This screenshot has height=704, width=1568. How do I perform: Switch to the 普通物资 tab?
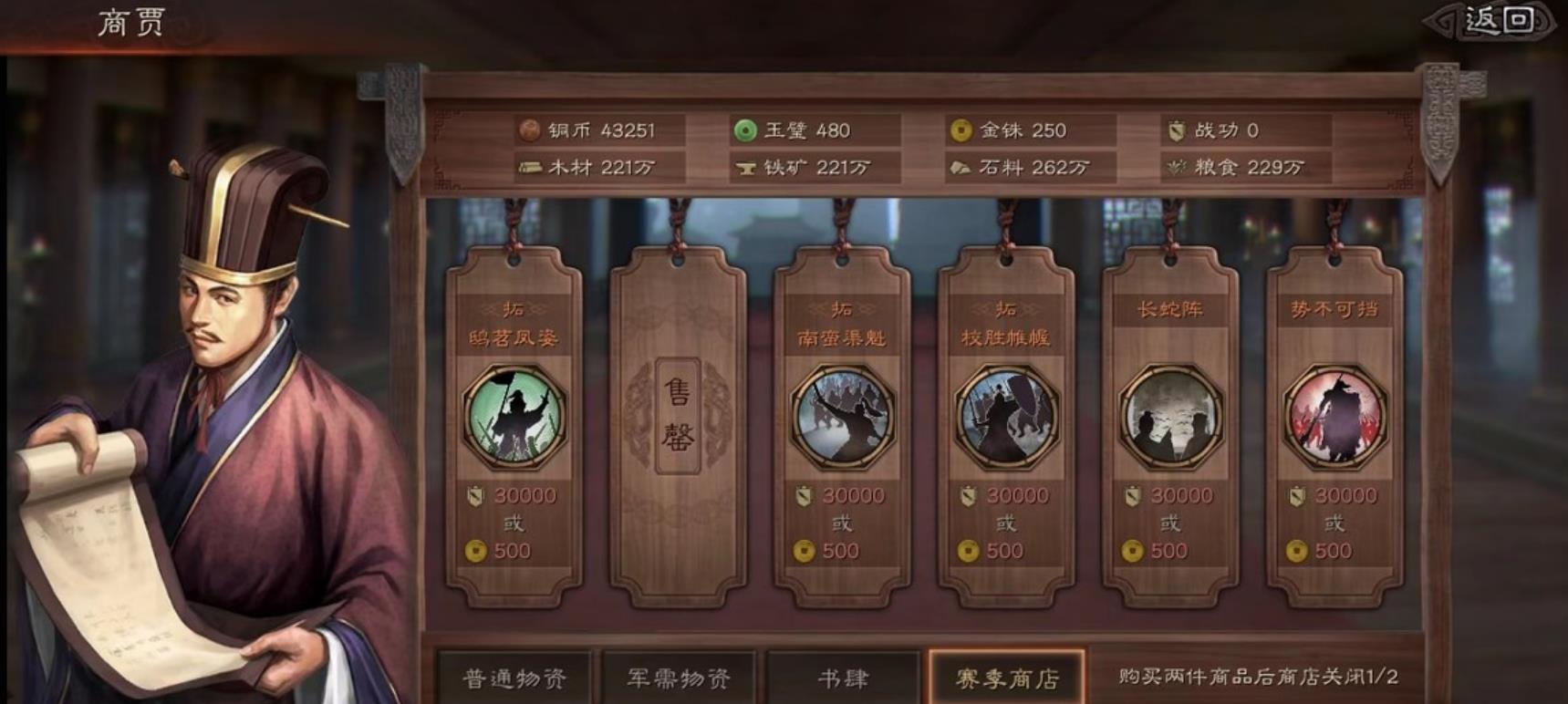point(514,678)
